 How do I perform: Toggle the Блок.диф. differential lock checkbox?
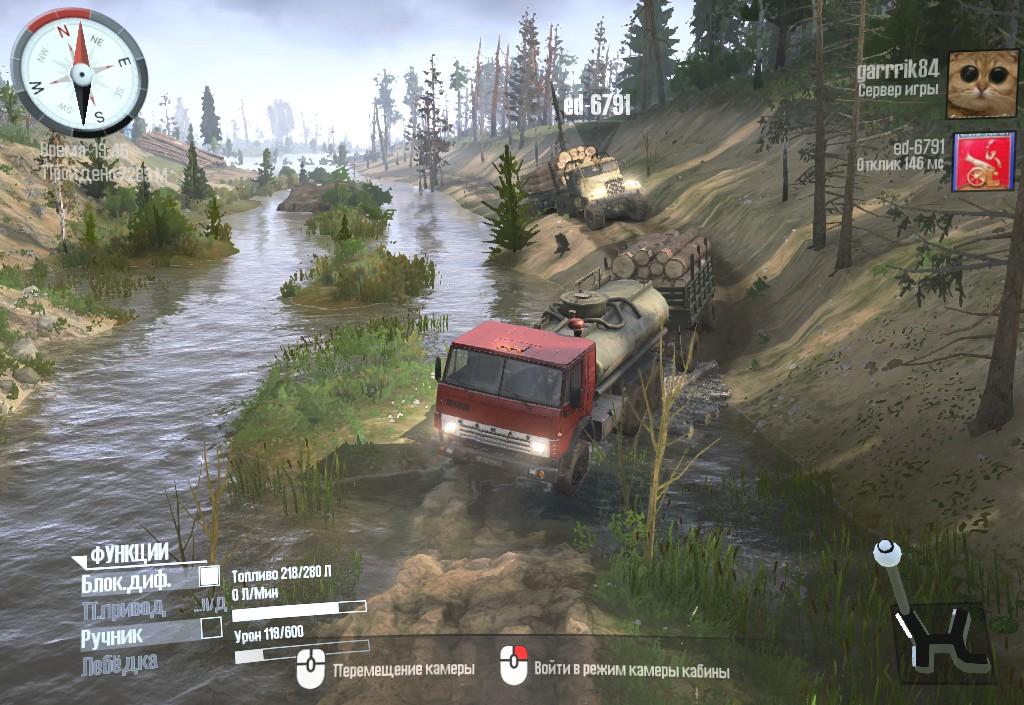[x=209, y=576]
